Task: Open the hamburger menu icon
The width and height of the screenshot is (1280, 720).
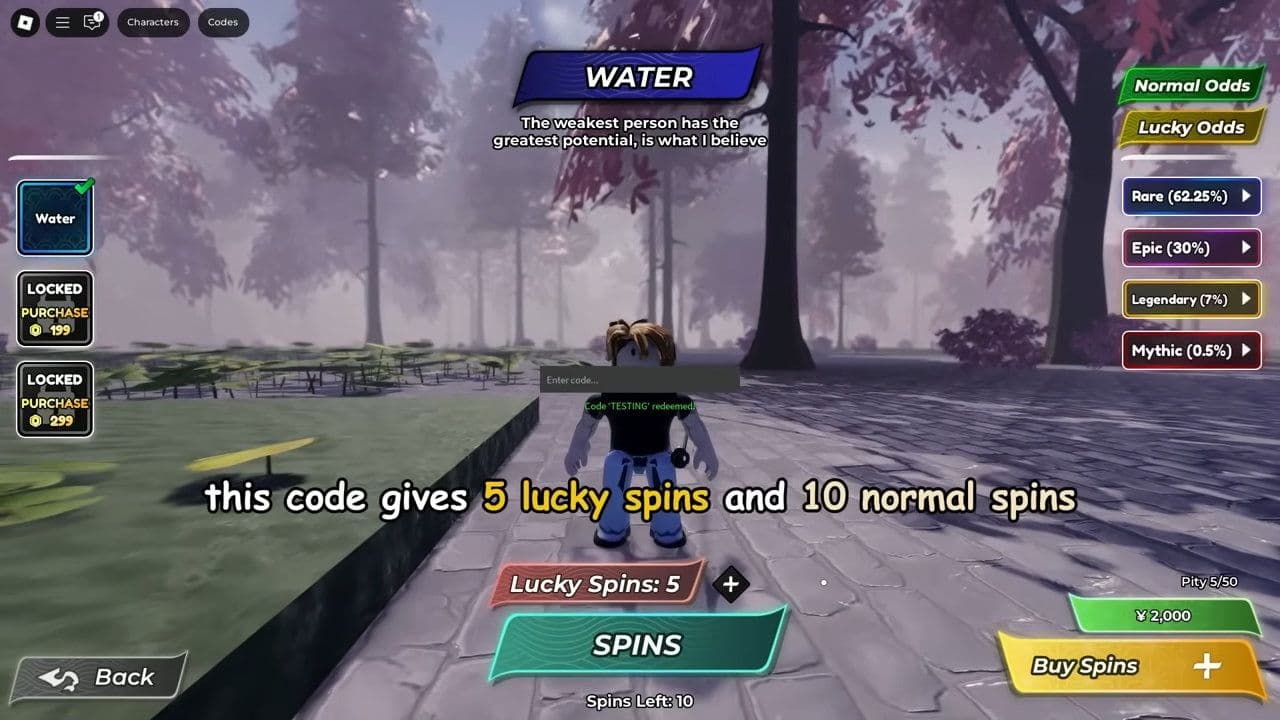Action: (60, 22)
